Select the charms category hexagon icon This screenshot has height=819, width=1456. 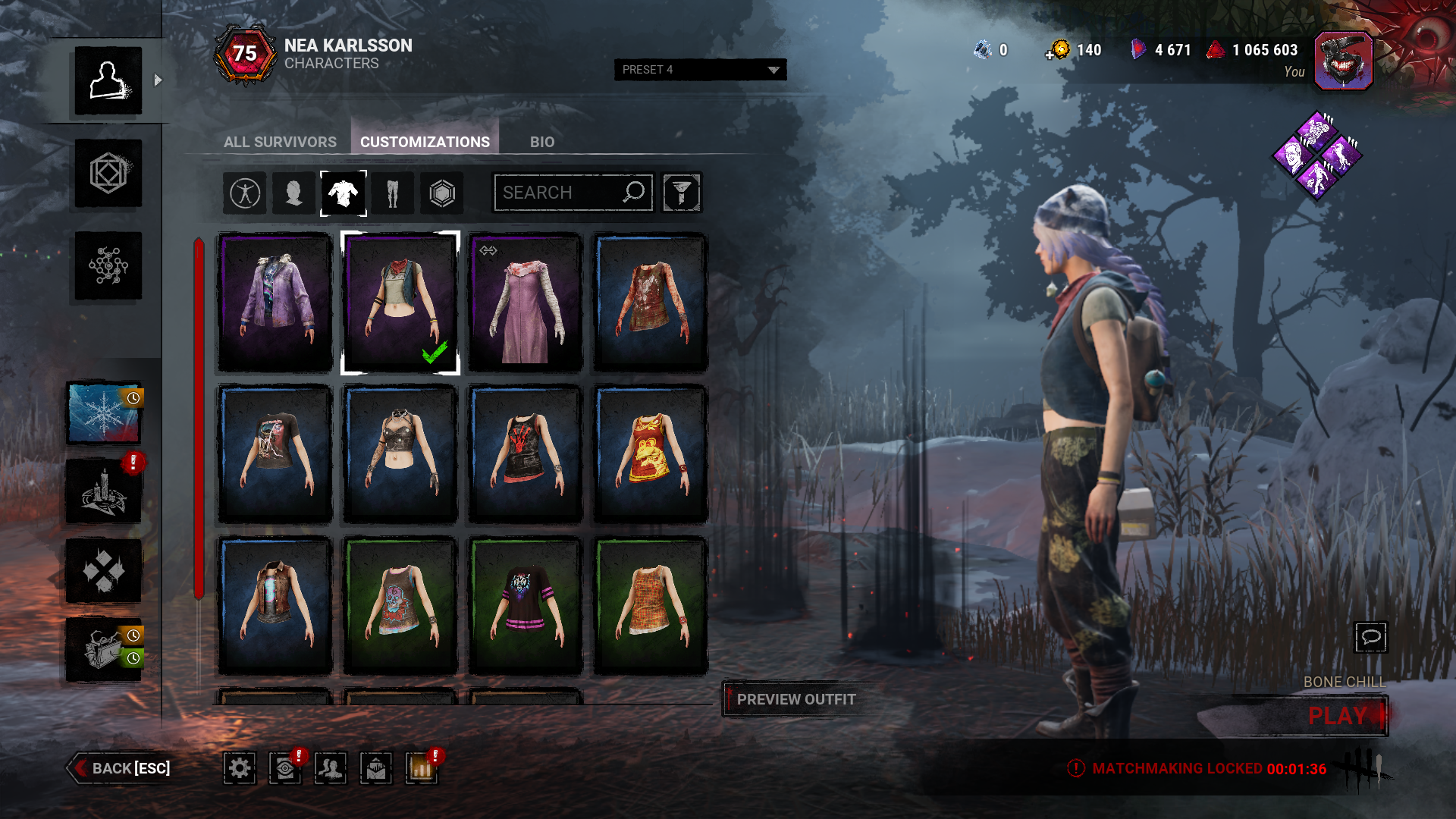(442, 193)
